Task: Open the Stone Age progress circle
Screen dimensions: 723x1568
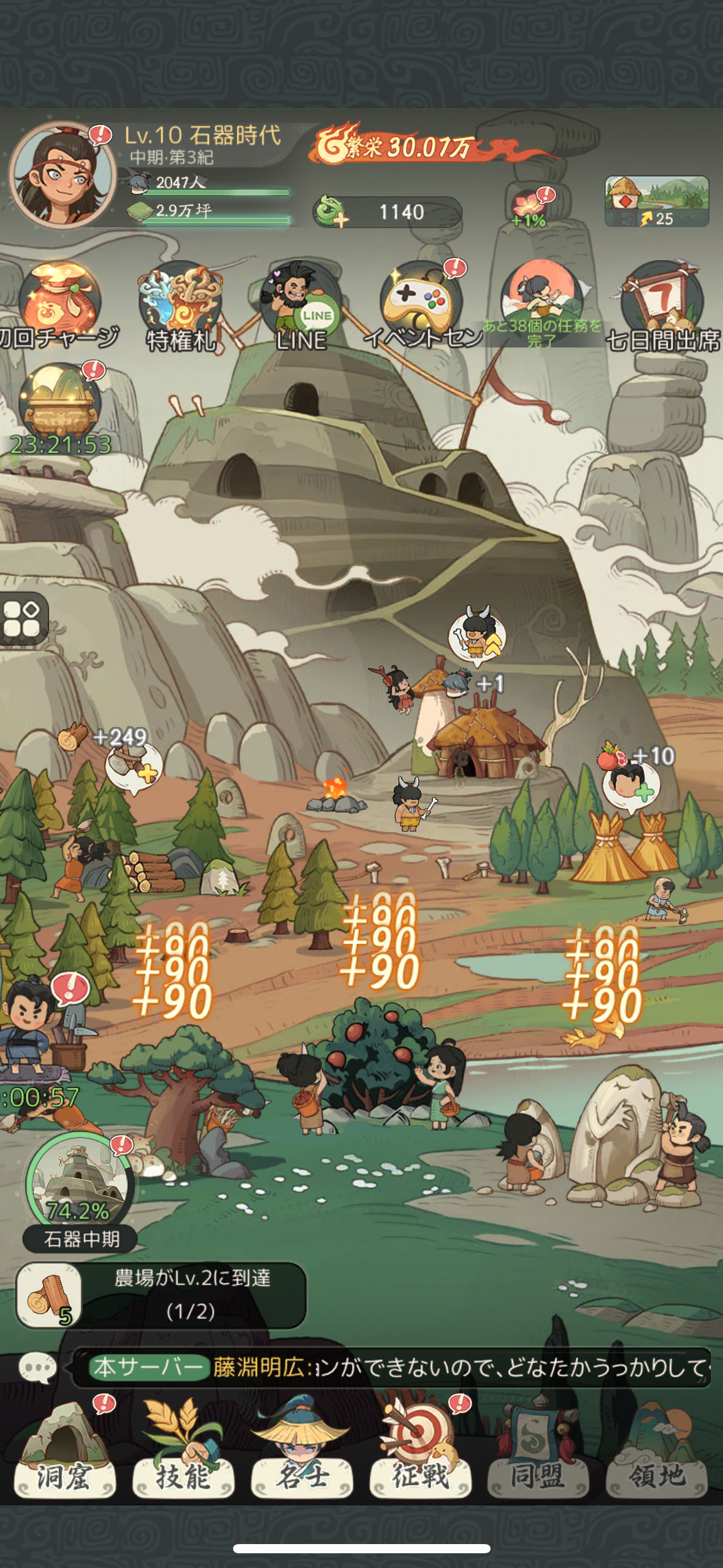Action: [79, 1183]
